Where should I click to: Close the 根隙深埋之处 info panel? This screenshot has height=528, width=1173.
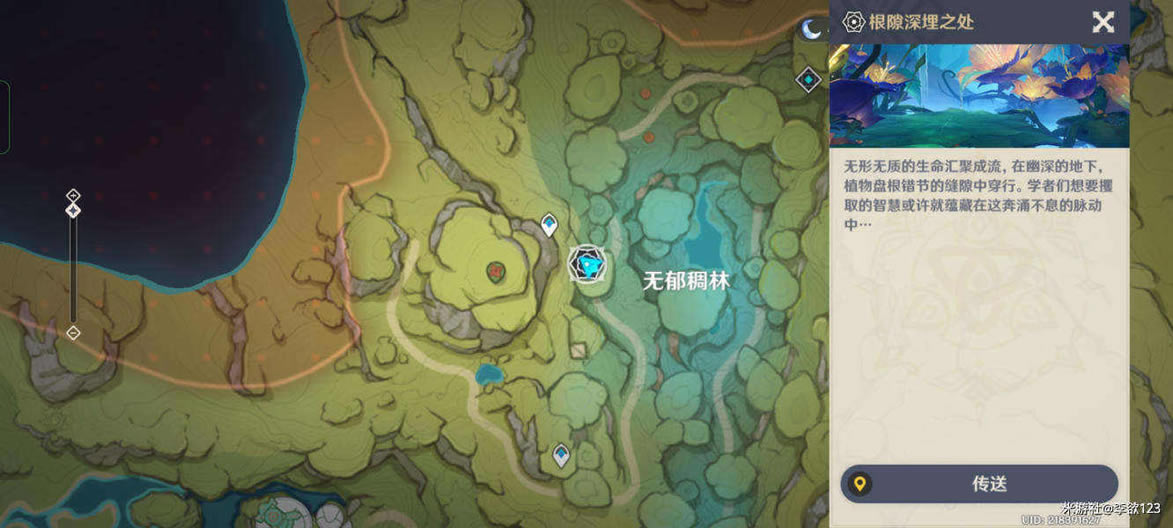1103,22
